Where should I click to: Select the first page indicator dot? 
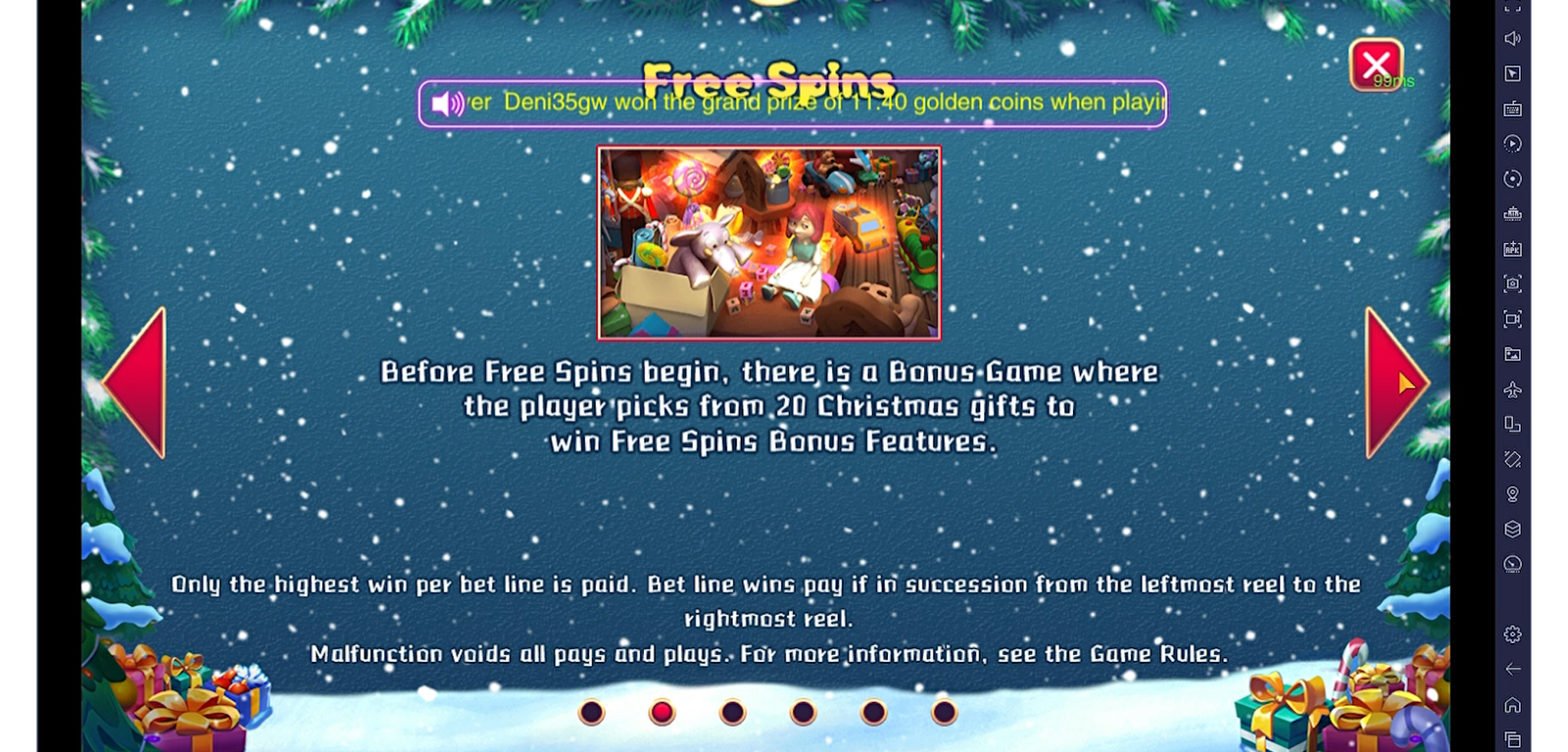click(592, 712)
